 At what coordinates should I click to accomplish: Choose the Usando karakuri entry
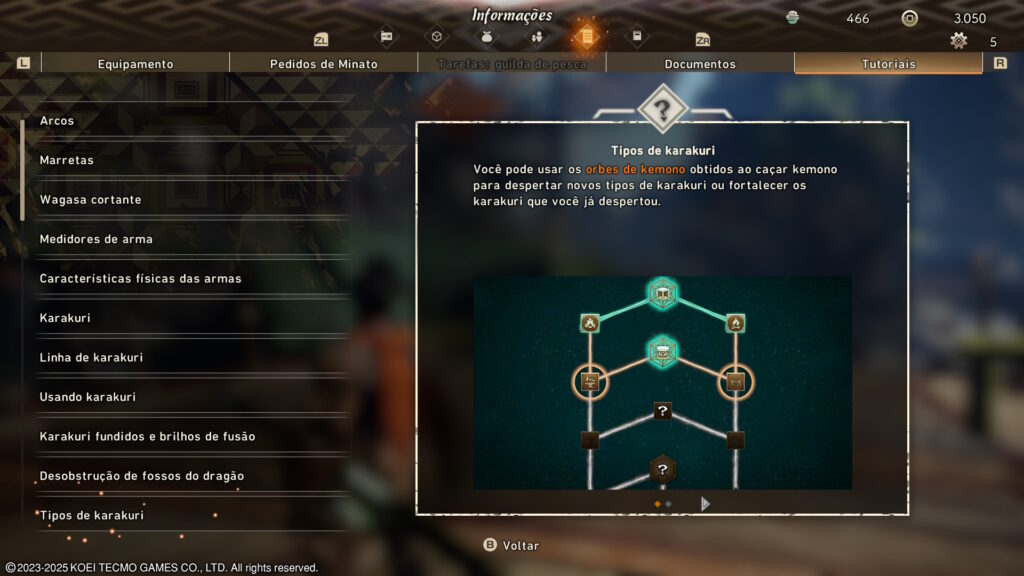coord(87,397)
